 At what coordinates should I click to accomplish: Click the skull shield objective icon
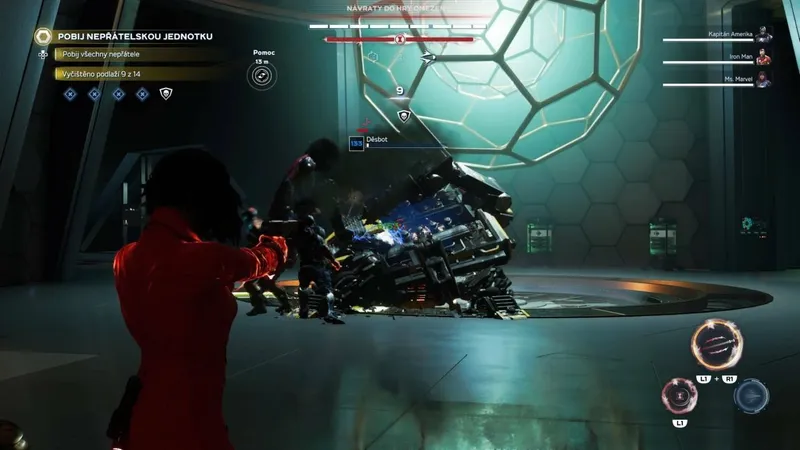click(x=166, y=94)
